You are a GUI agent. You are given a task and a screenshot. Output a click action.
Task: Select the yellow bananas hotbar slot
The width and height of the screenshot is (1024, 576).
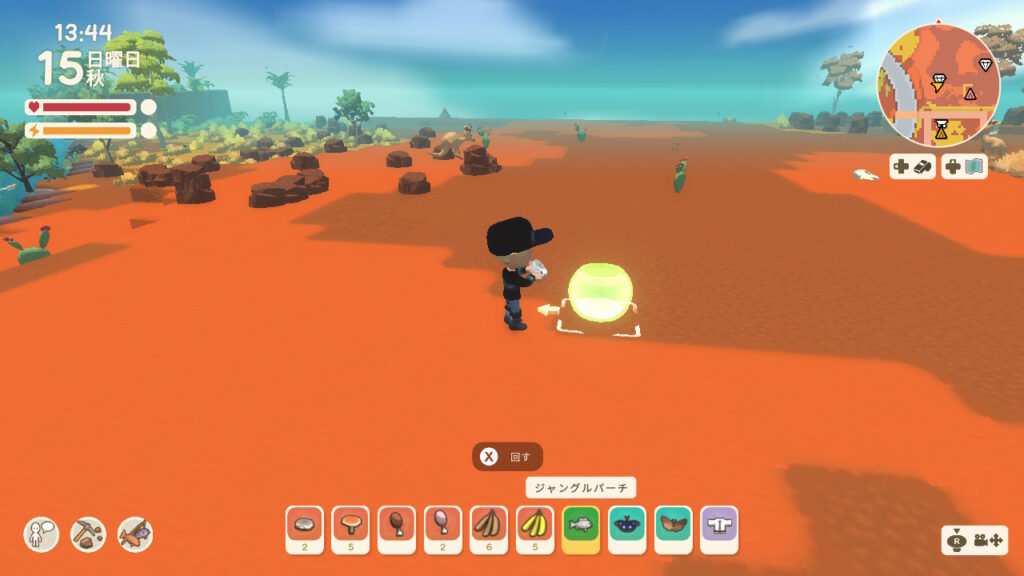535,529
